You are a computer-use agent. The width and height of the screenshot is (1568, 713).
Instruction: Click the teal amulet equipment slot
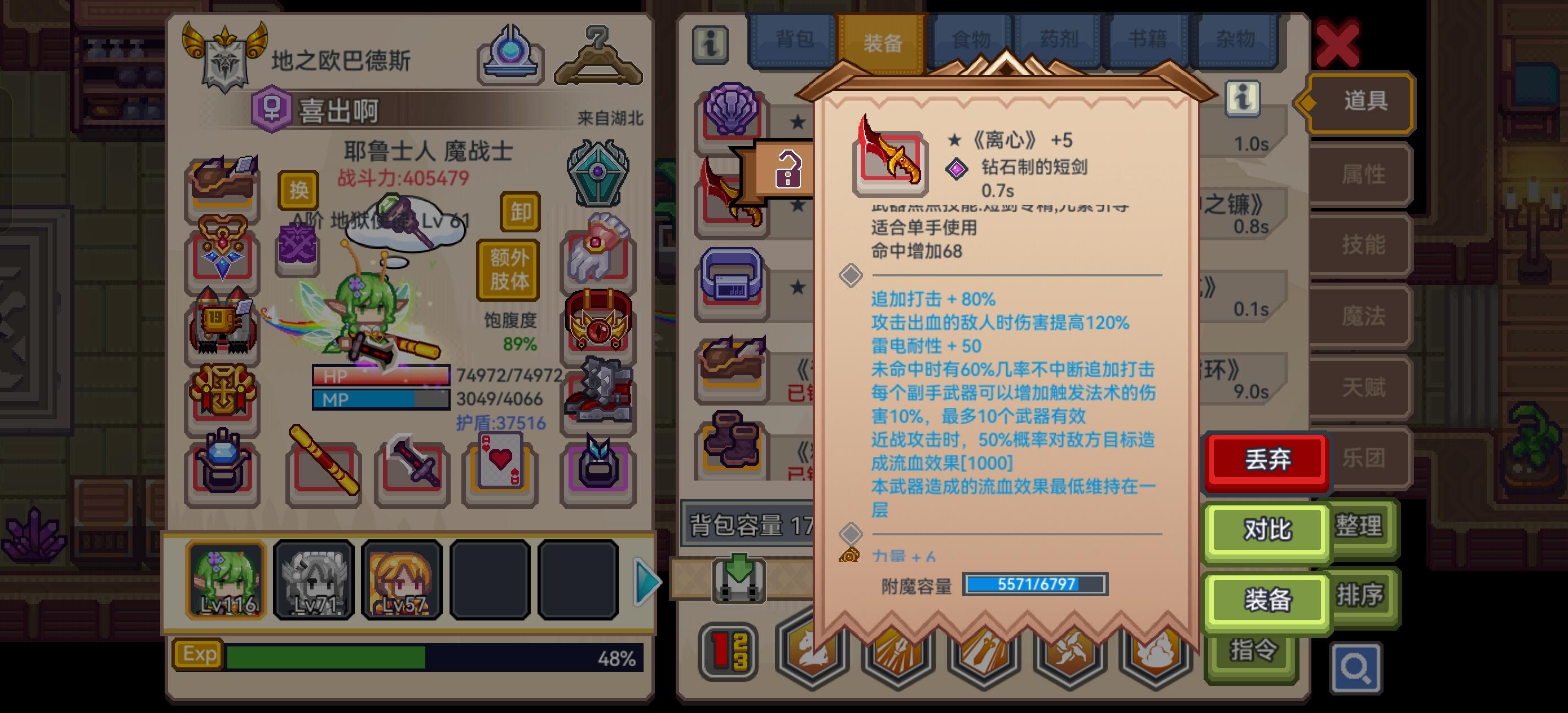[x=598, y=172]
